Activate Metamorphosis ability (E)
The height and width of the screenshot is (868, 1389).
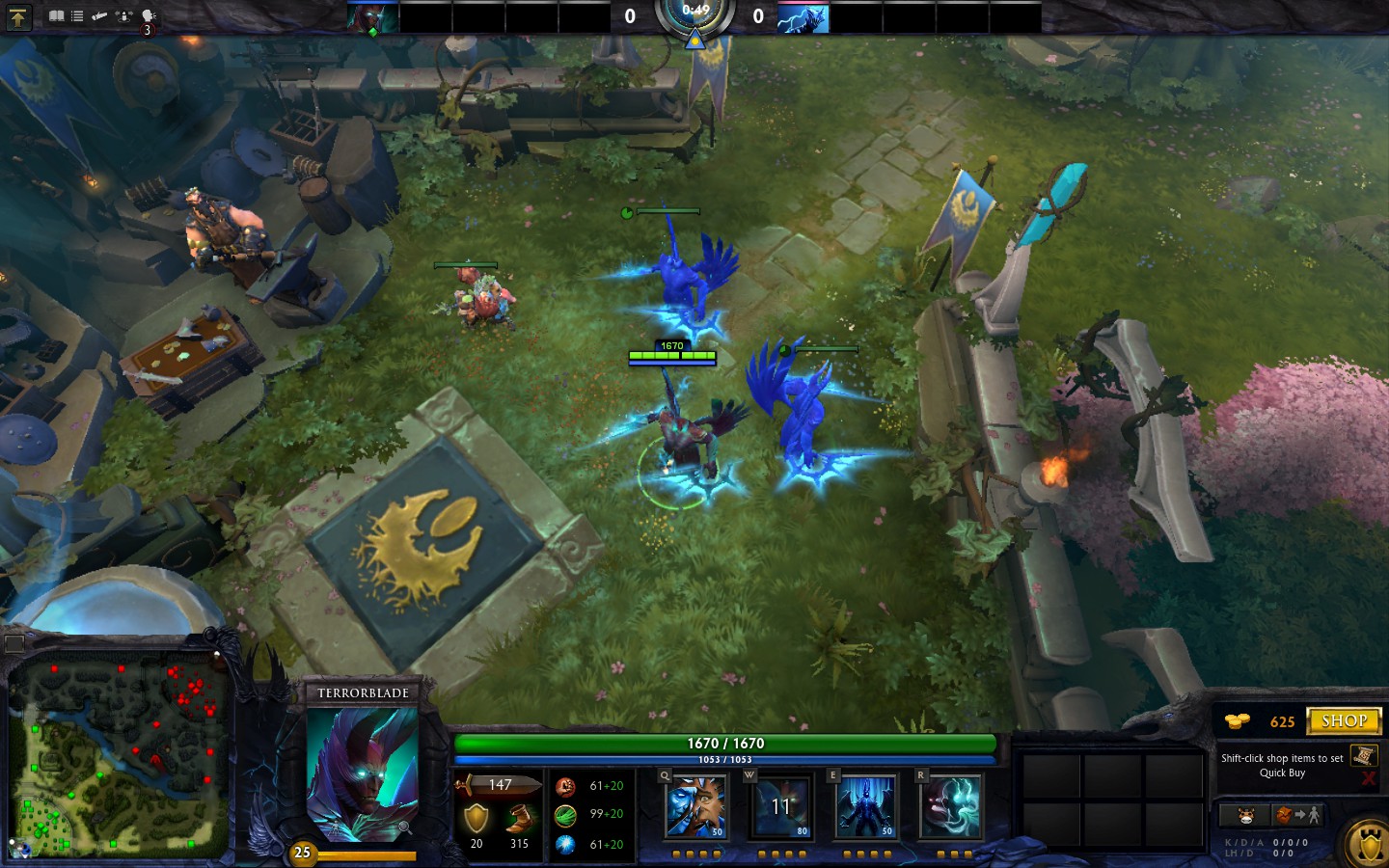(x=864, y=808)
